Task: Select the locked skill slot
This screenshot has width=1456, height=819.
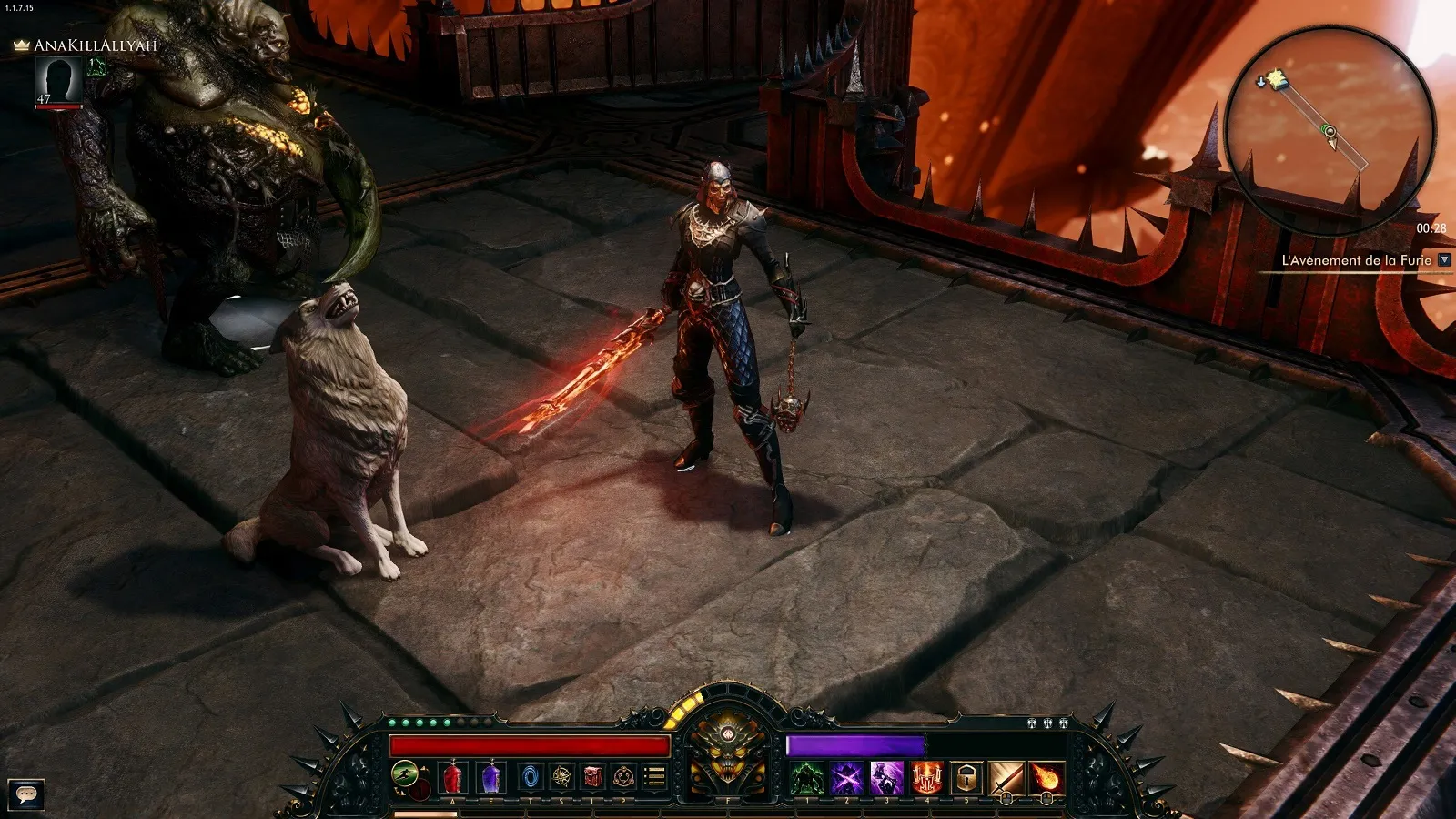Action: click(966, 779)
